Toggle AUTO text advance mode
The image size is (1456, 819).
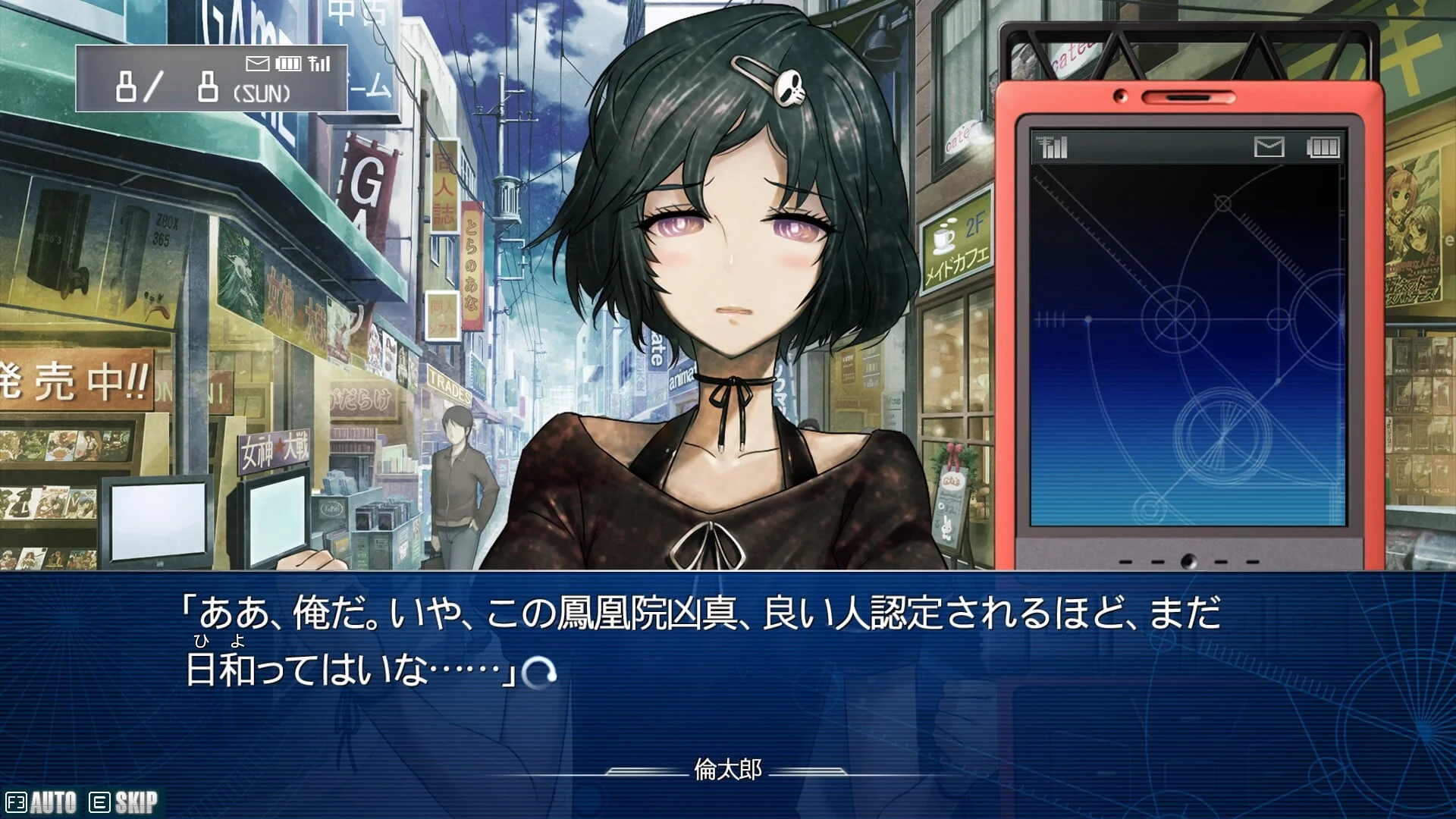click(42, 802)
